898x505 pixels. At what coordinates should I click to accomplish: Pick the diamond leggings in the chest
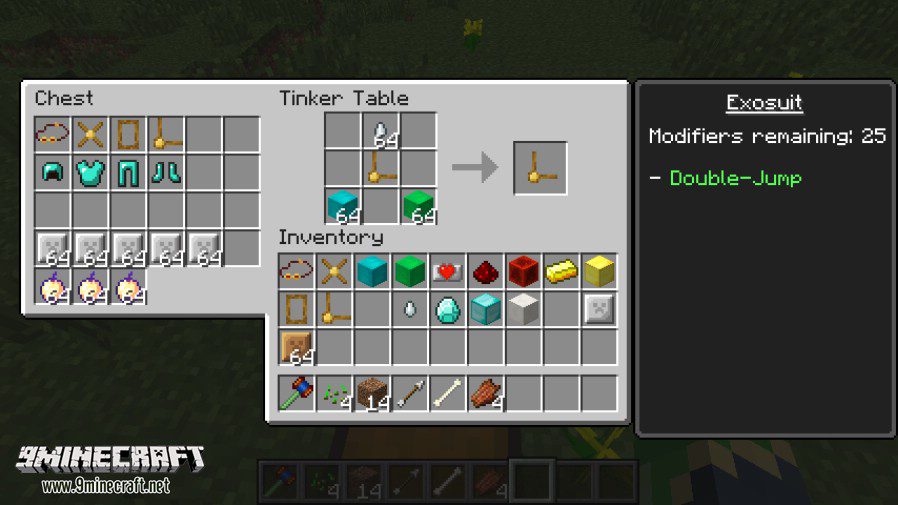click(128, 172)
